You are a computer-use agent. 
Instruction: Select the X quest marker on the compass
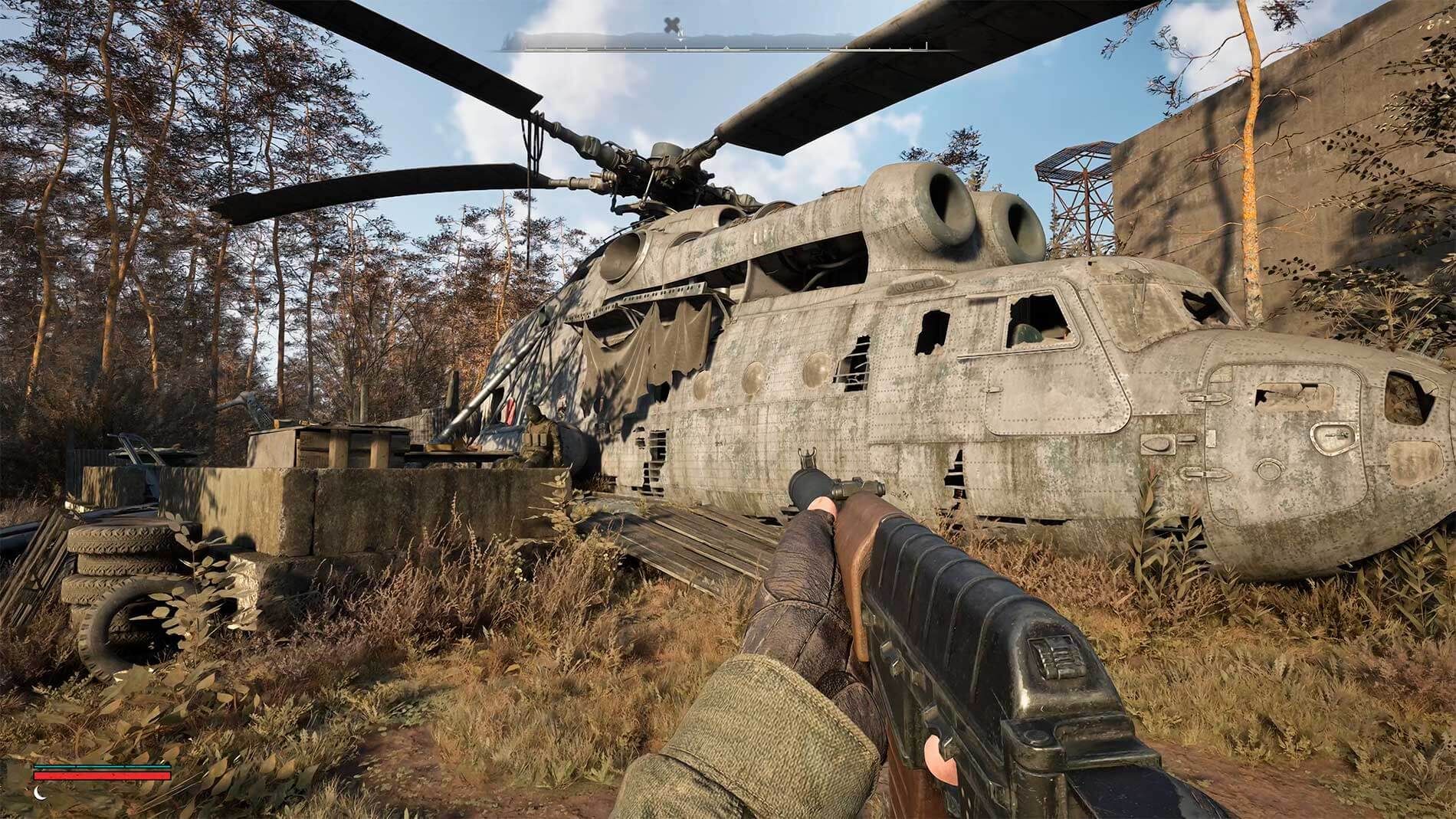tap(671, 24)
